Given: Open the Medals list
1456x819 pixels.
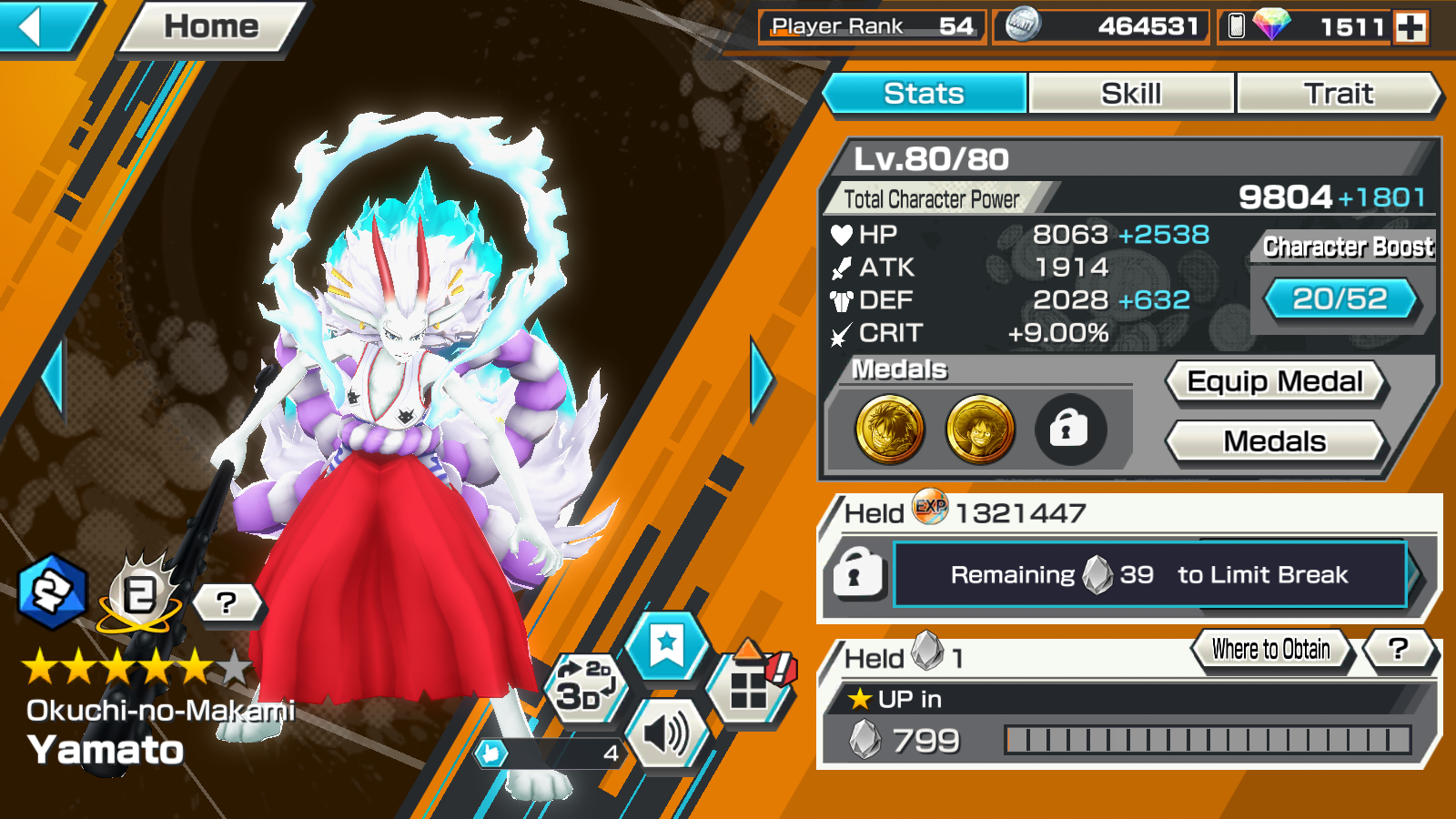Looking at the screenshot, I should (x=1275, y=442).
